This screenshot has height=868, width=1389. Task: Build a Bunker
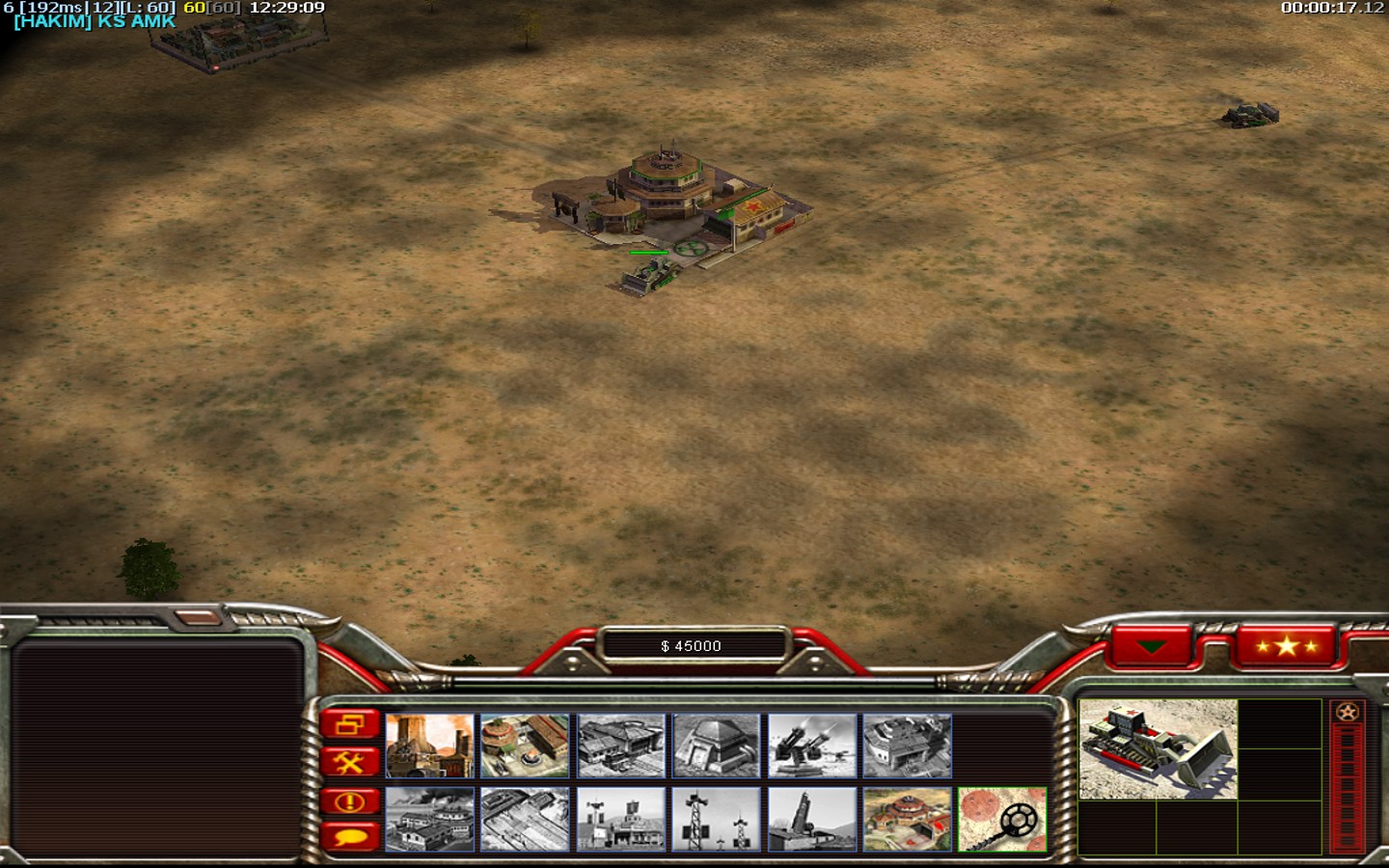click(716, 746)
